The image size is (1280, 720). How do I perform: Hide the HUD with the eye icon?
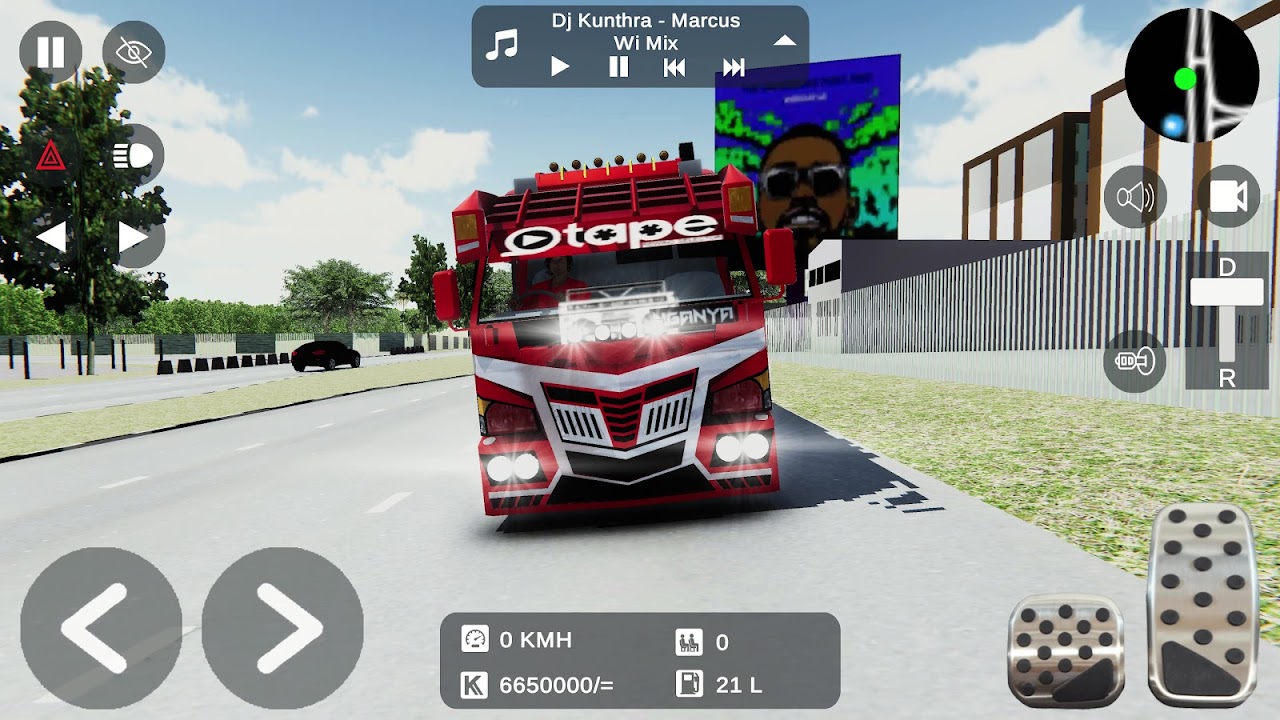[x=135, y=53]
